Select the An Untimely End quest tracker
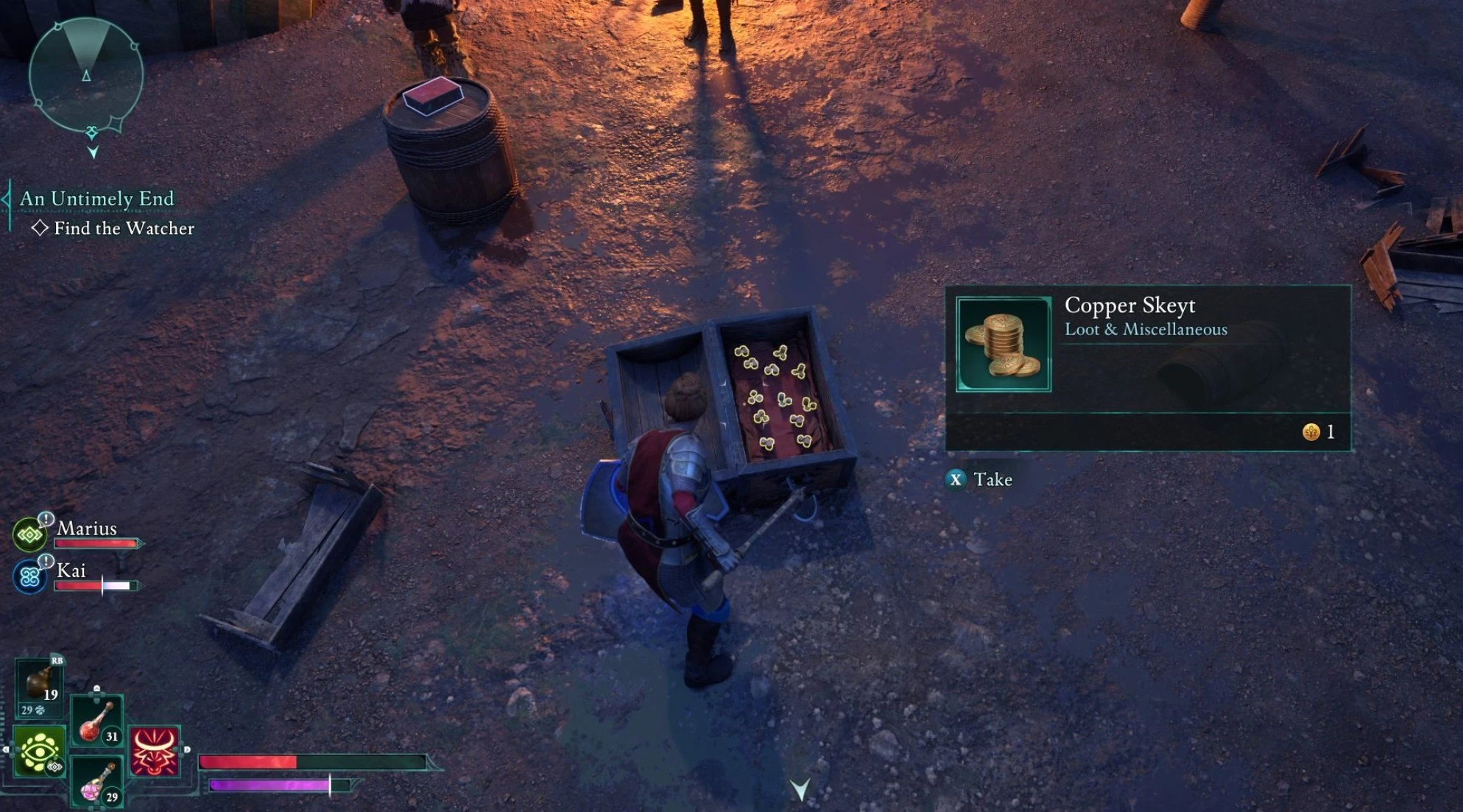This screenshot has width=1463, height=812. coord(96,199)
